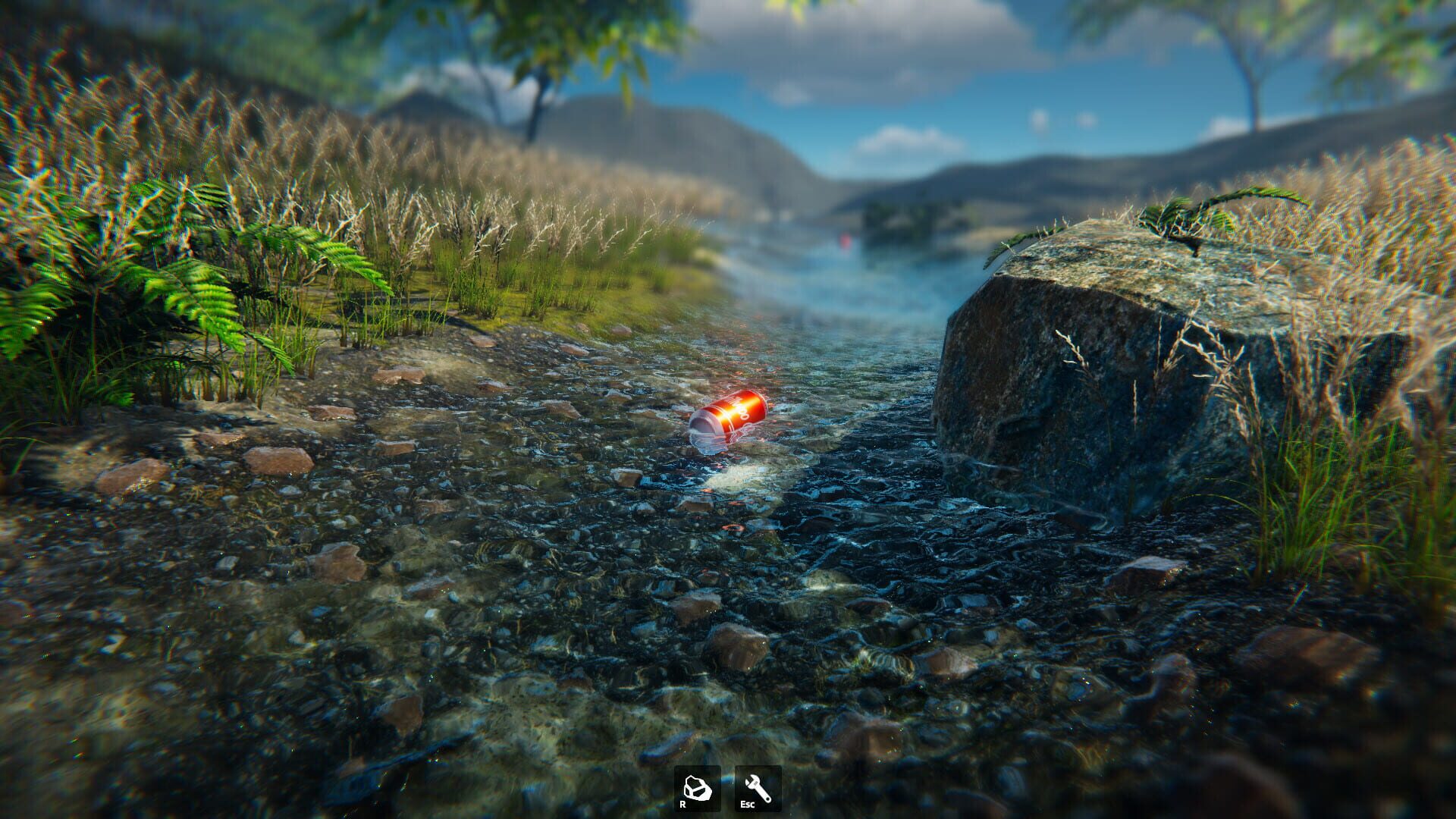Click the Esc key label text
This screenshot has width=1456, height=819.
[747, 804]
